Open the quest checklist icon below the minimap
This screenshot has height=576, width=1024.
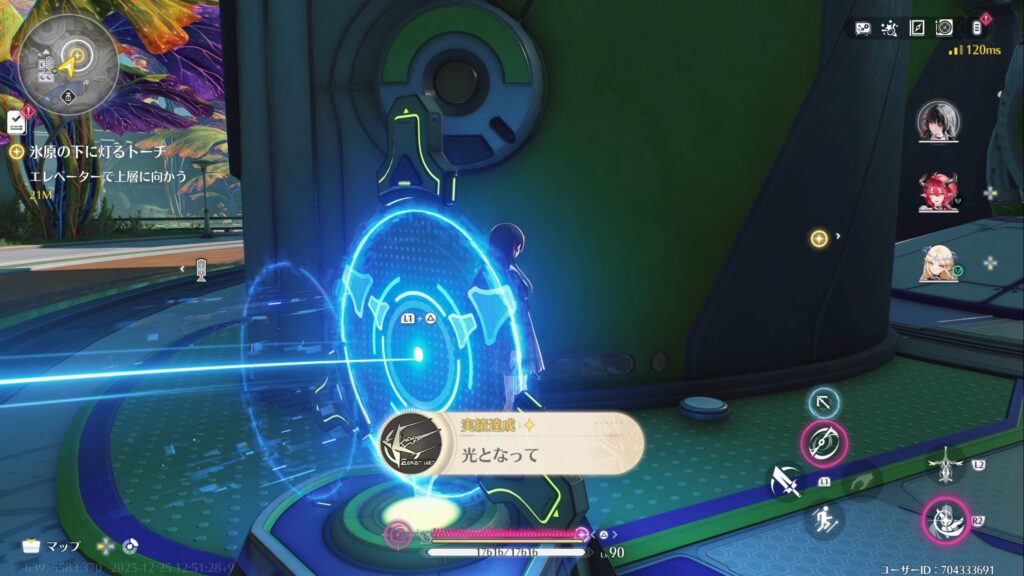(17, 122)
